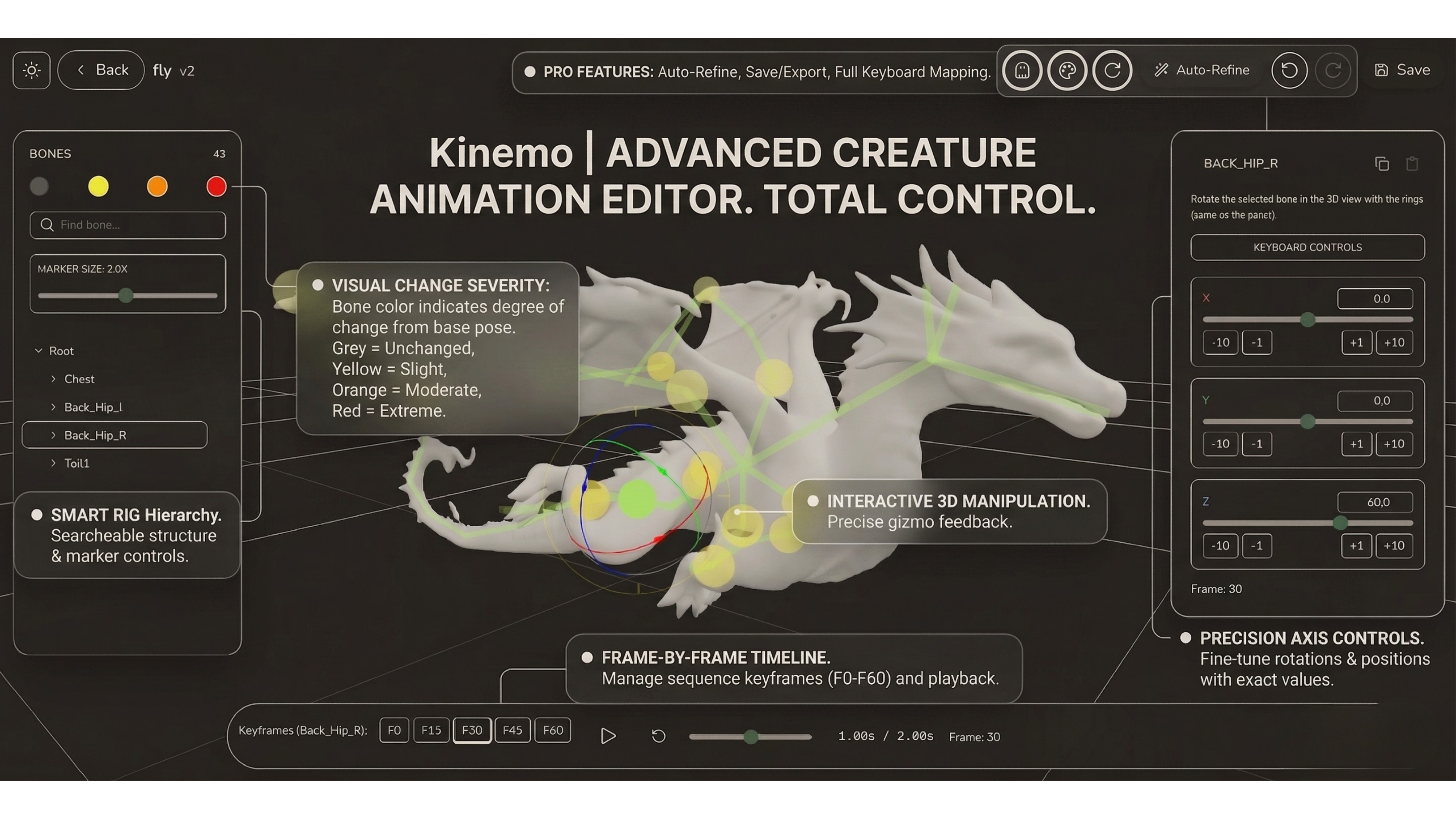Open the color palette icon in the top toolbar
The image size is (1456, 819).
[x=1067, y=70]
